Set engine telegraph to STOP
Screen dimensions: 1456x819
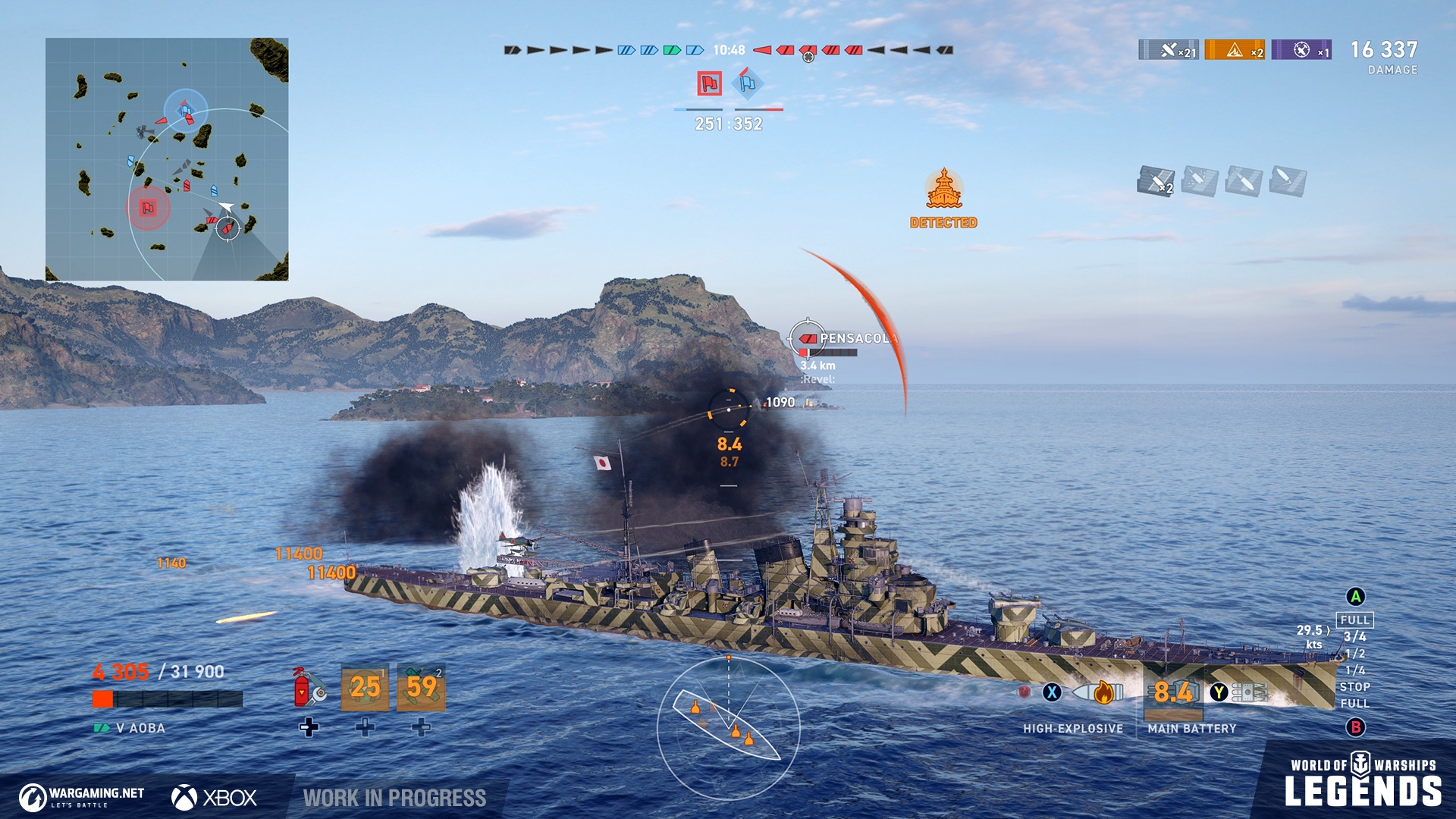1354,687
